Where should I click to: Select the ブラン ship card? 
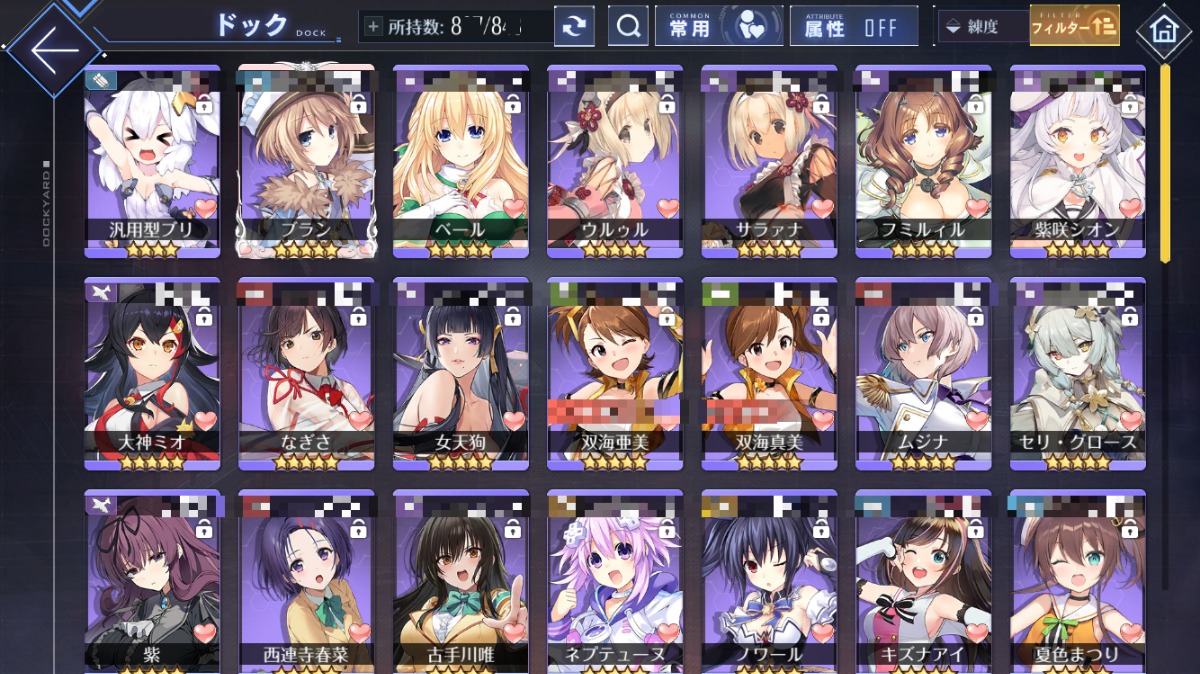[306, 160]
